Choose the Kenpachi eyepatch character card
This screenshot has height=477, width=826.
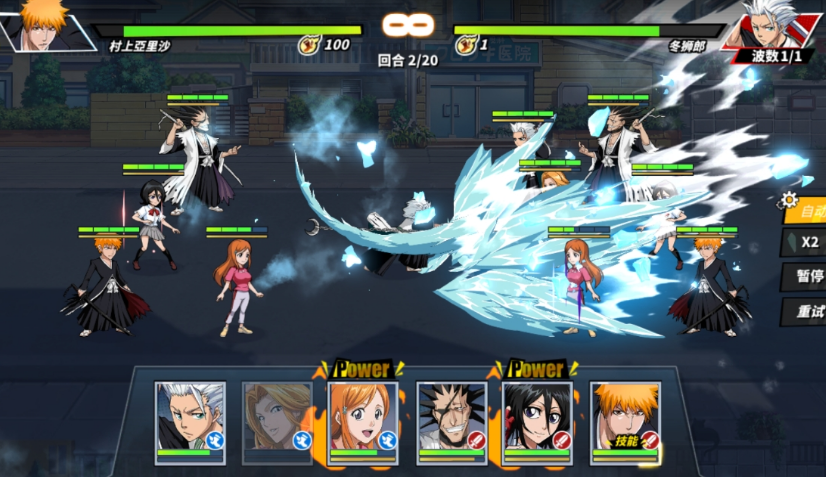point(451,422)
